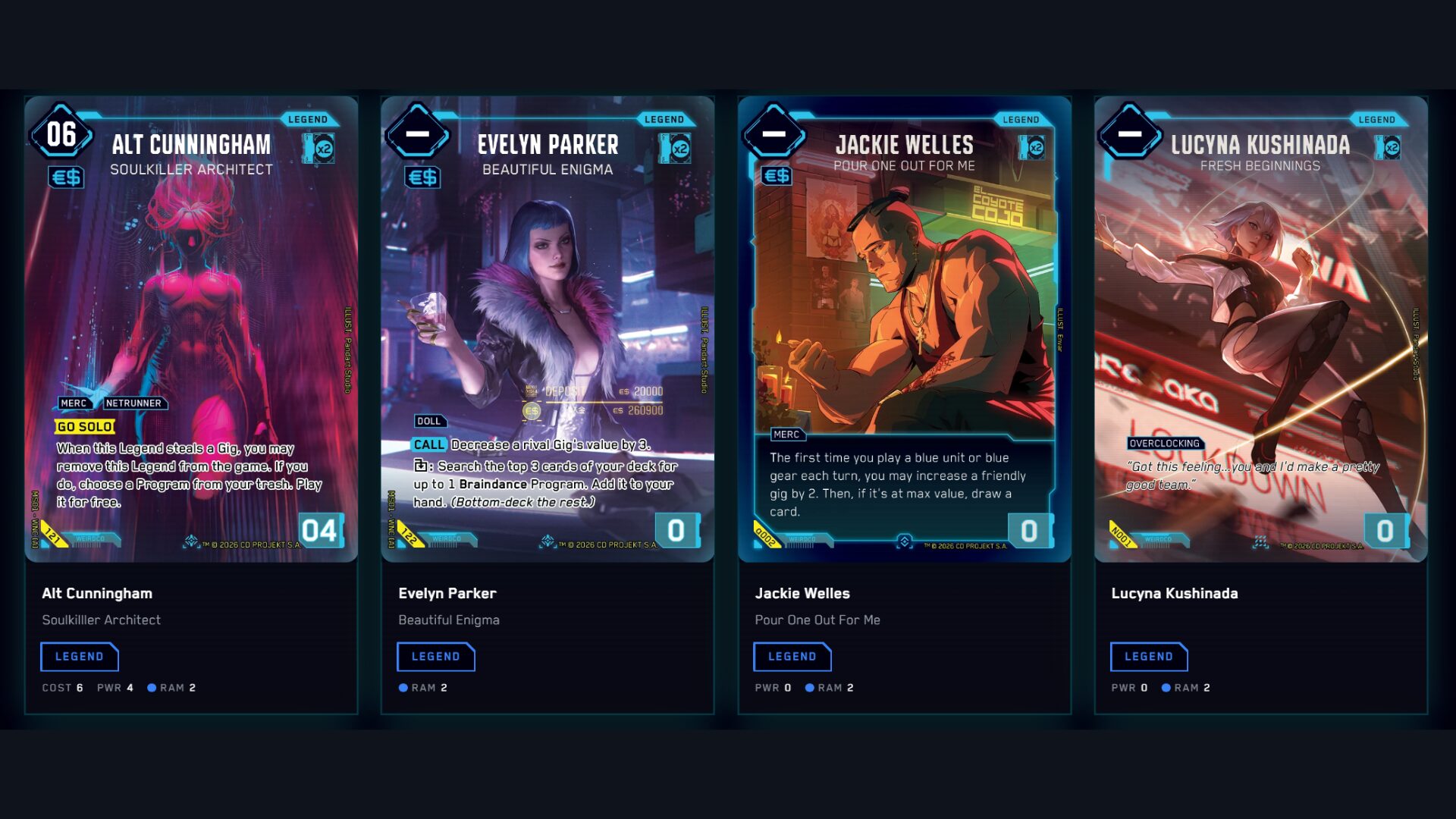This screenshot has width=1456, height=819.
Task: Click the Lucyna Kushinada title text
Action: pyautogui.click(x=1175, y=594)
